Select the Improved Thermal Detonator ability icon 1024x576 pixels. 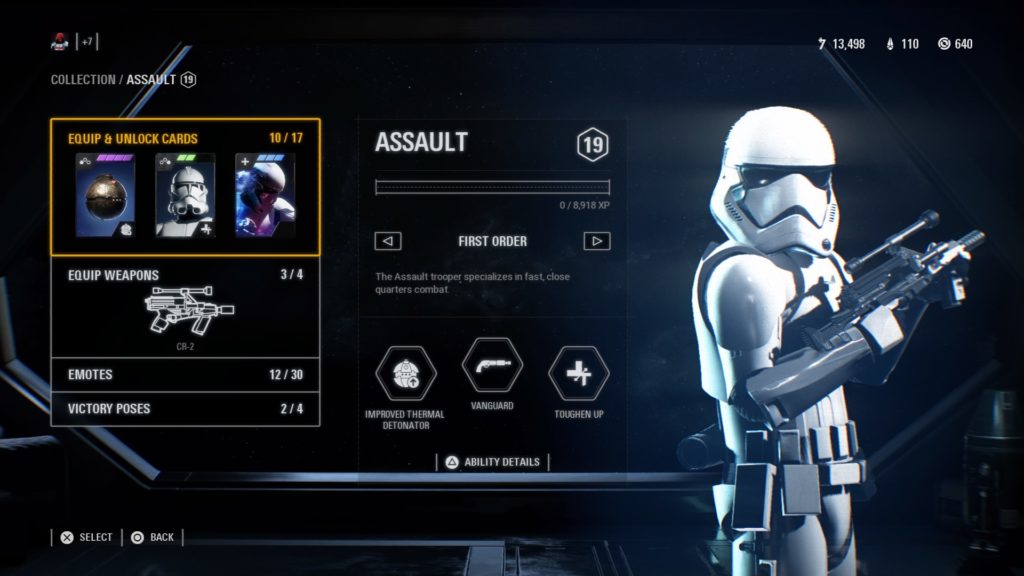point(405,372)
